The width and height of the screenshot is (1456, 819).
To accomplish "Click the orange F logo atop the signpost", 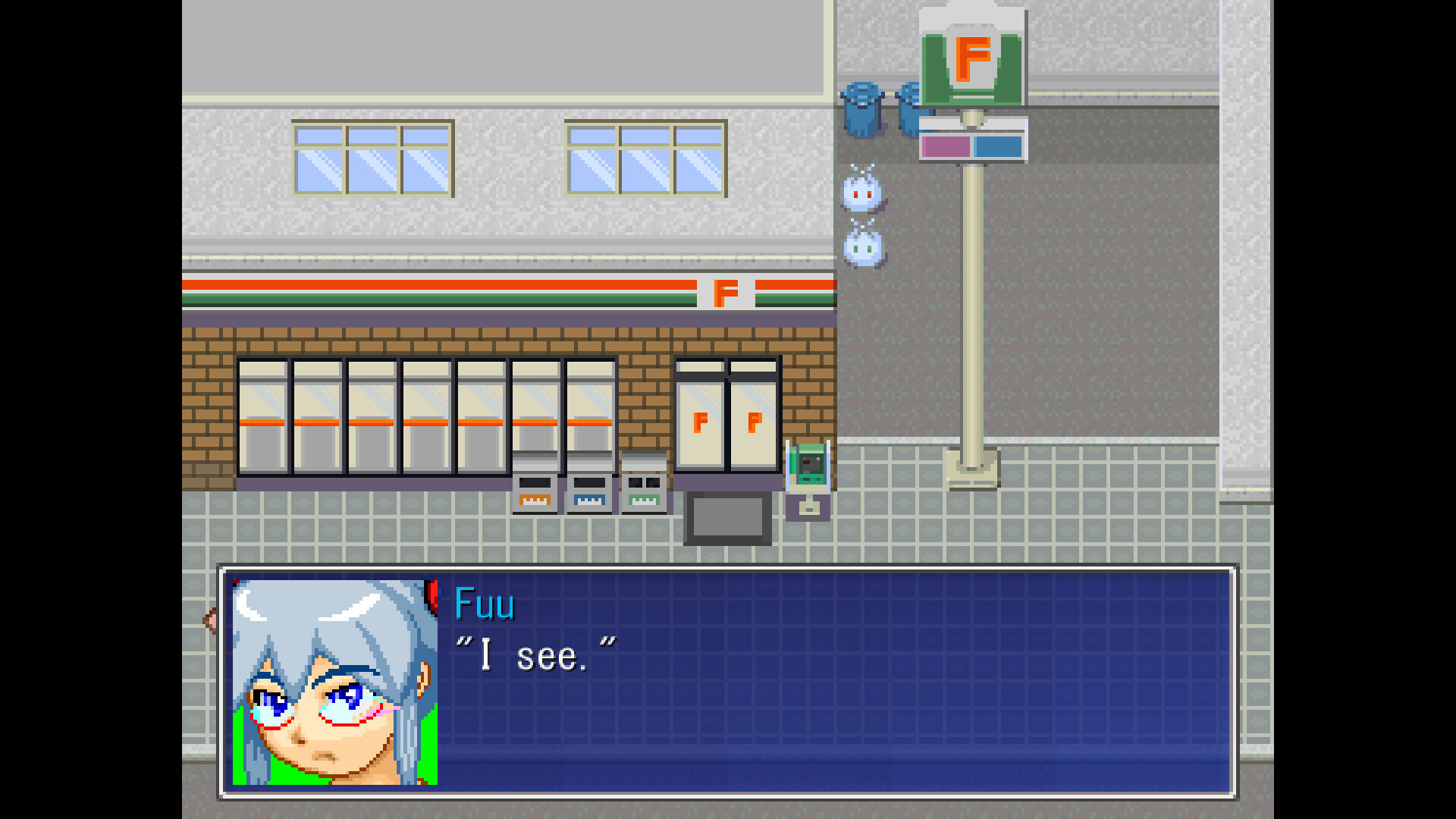I will point(973,57).
